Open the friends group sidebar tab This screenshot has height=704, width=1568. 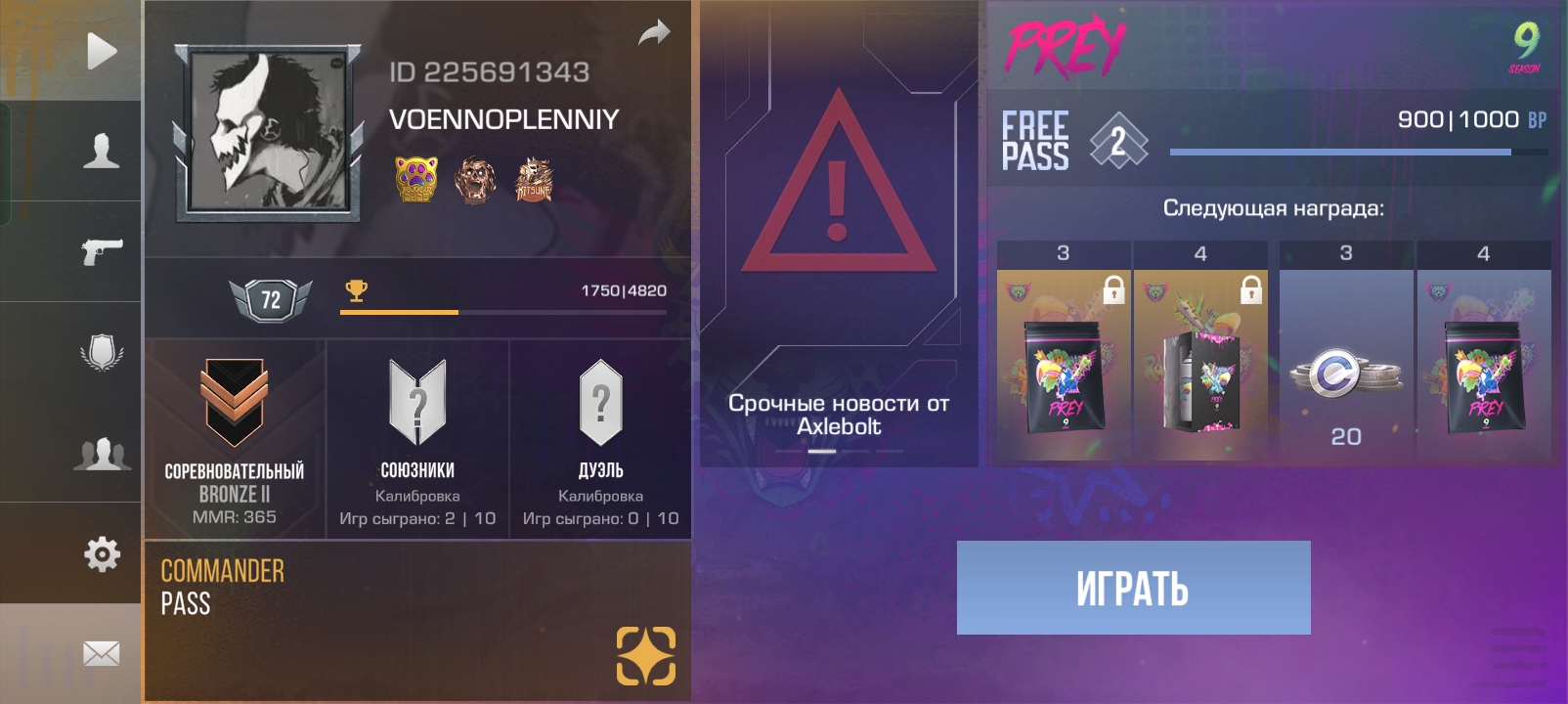[x=101, y=454]
